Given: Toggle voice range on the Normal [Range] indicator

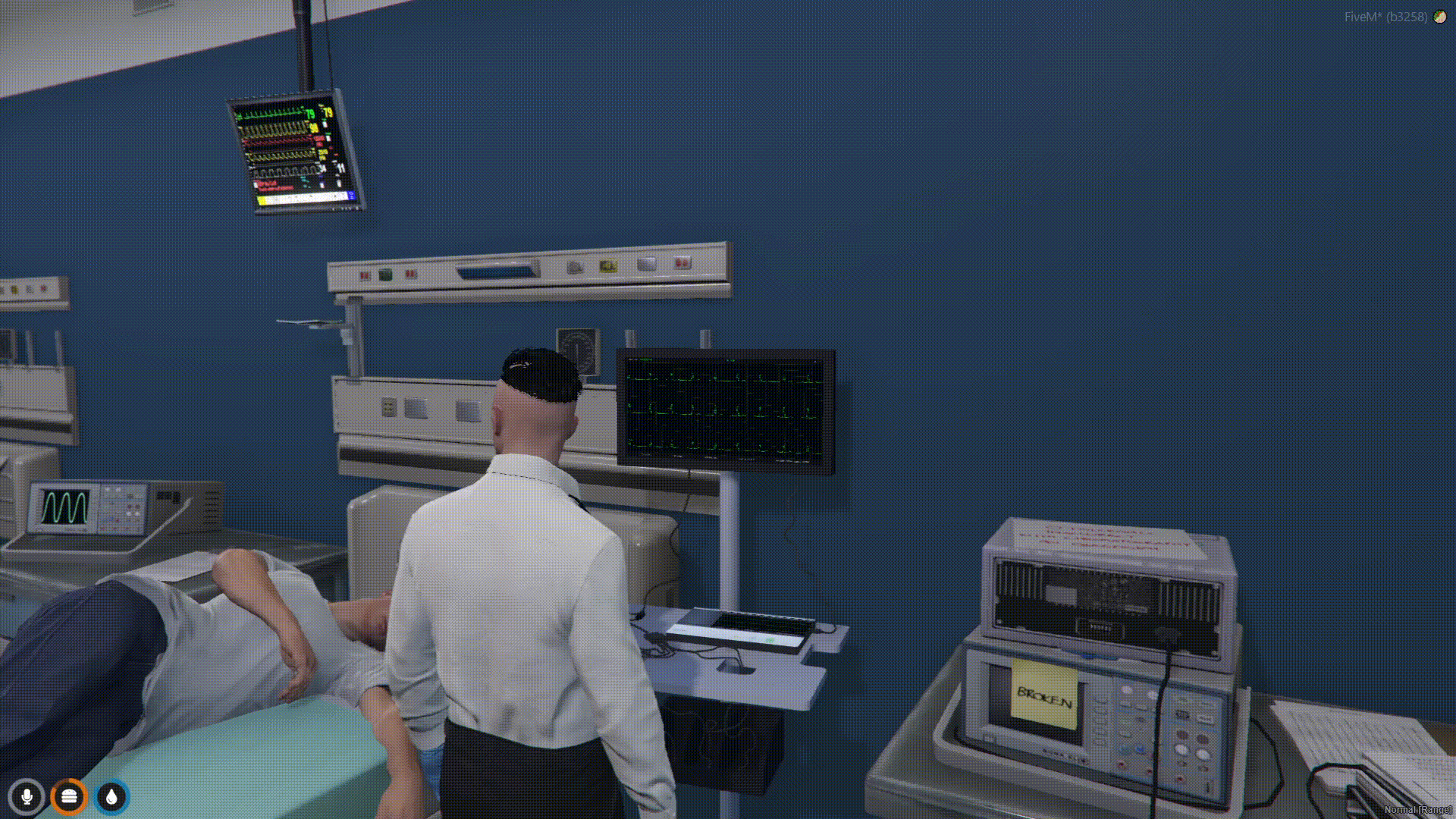Looking at the screenshot, I should click(1417, 810).
